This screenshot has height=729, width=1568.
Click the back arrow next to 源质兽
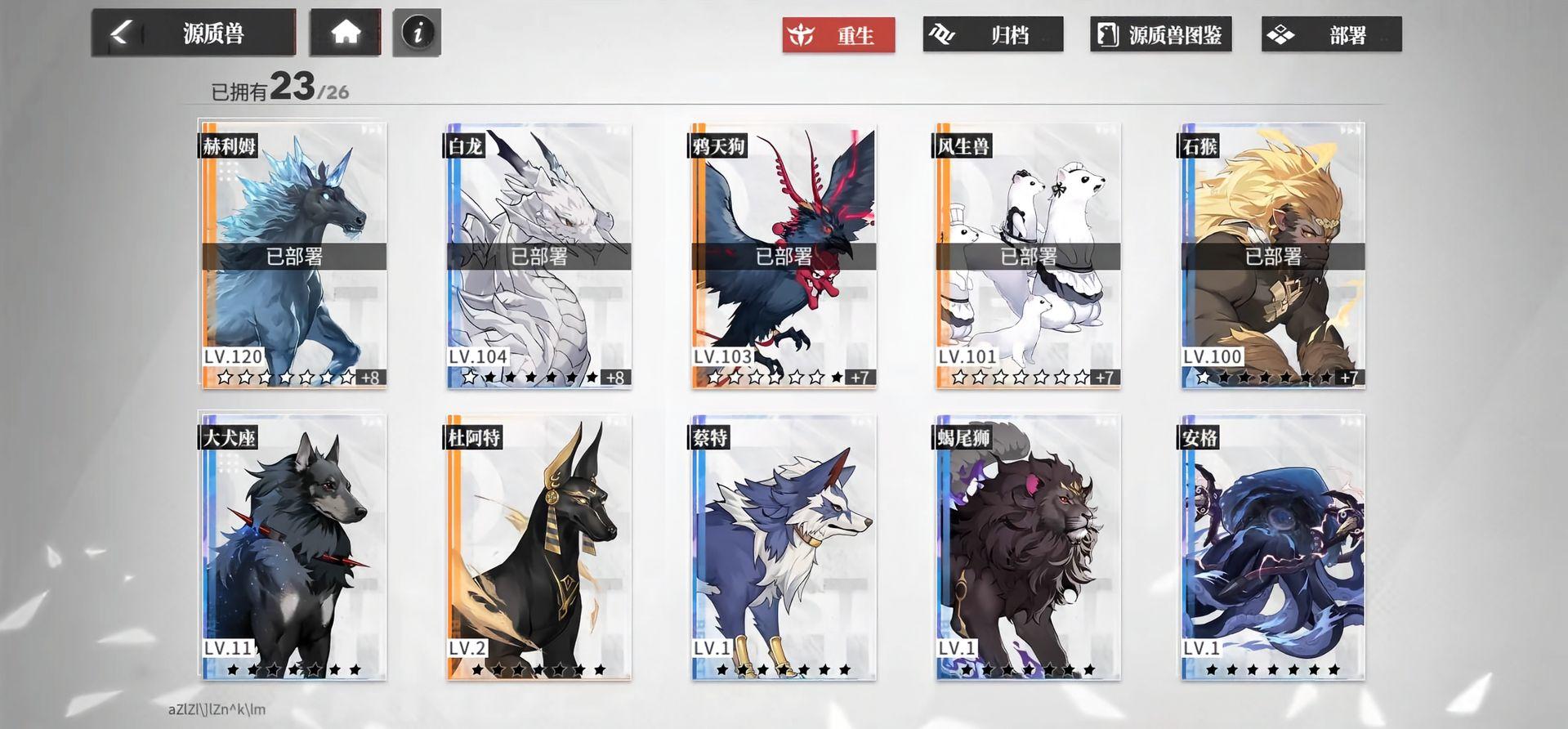pos(119,33)
